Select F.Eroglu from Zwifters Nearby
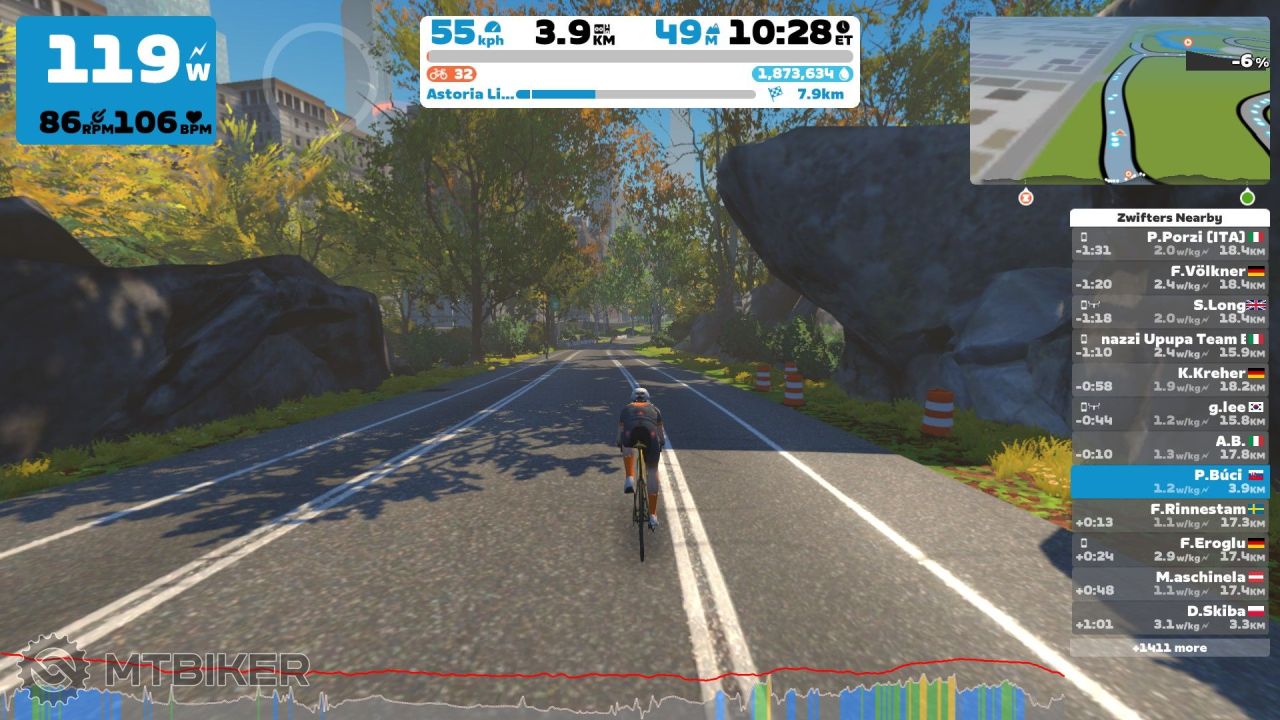This screenshot has width=1280, height=720. (1169, 550)
